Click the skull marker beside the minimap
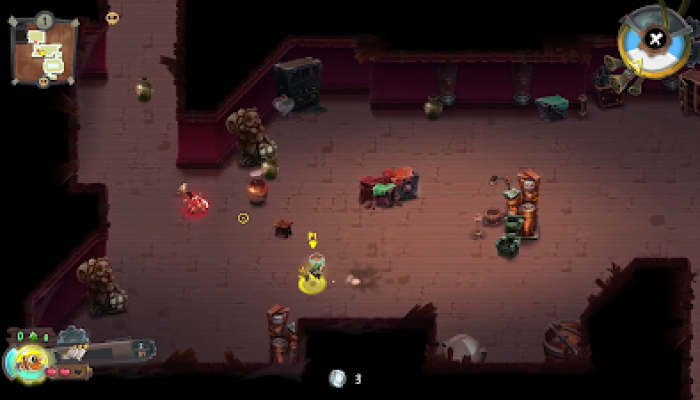The height and width of the screenshot is (400, 700). [x=112, y=17]
